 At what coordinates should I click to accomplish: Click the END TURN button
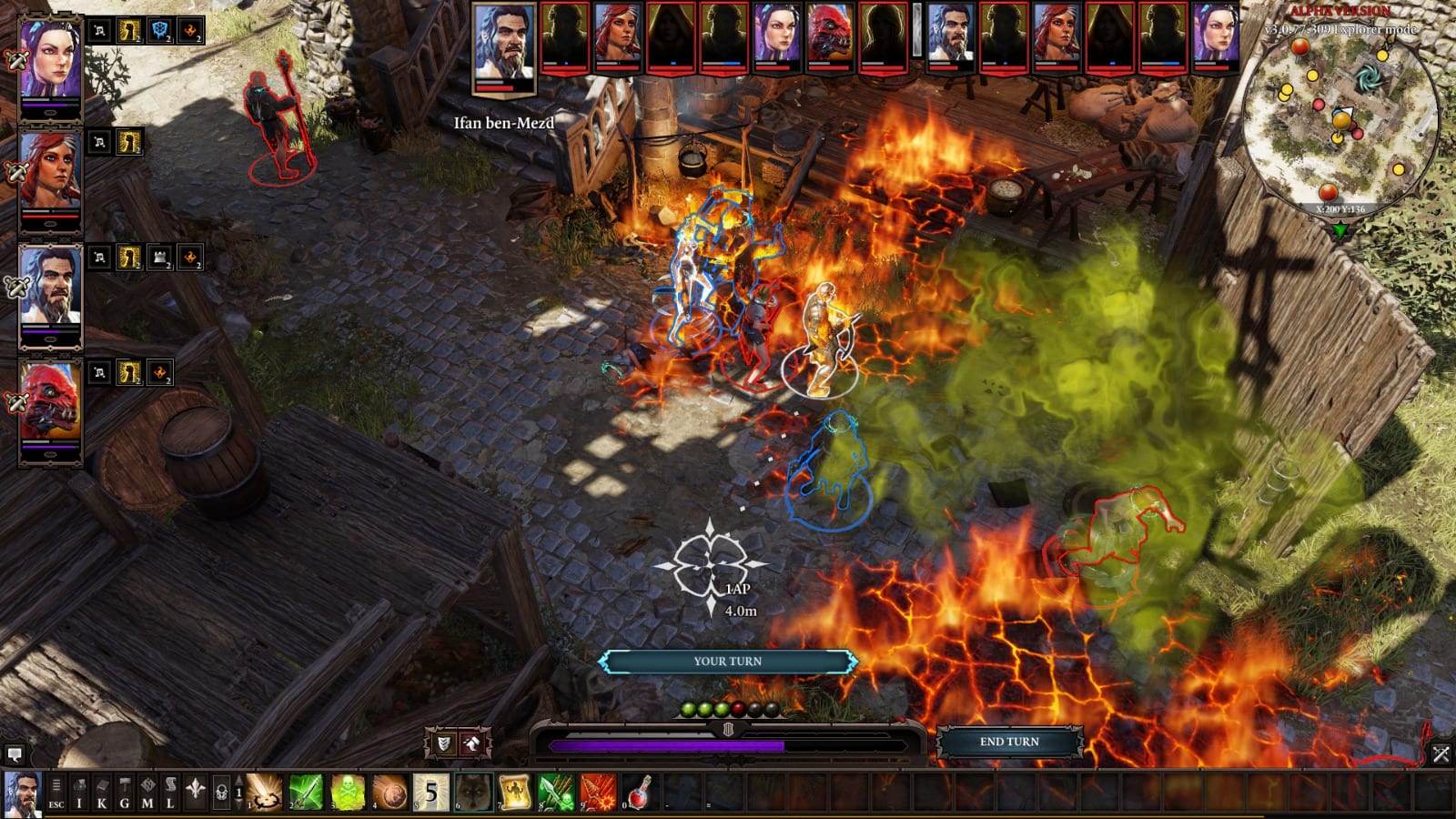(1008, 742)
